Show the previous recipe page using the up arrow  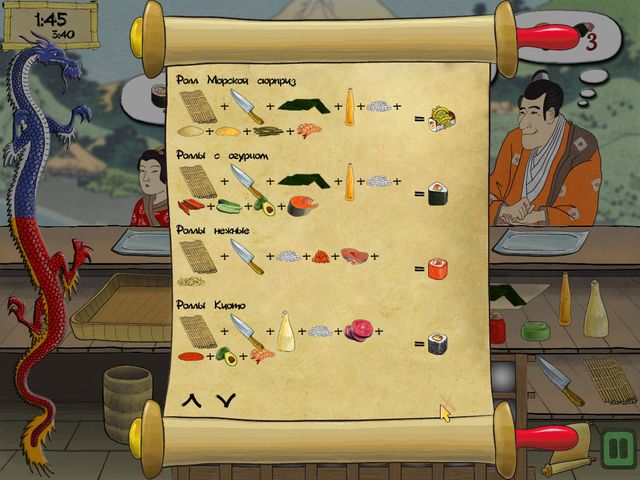(x=190, y=401)
